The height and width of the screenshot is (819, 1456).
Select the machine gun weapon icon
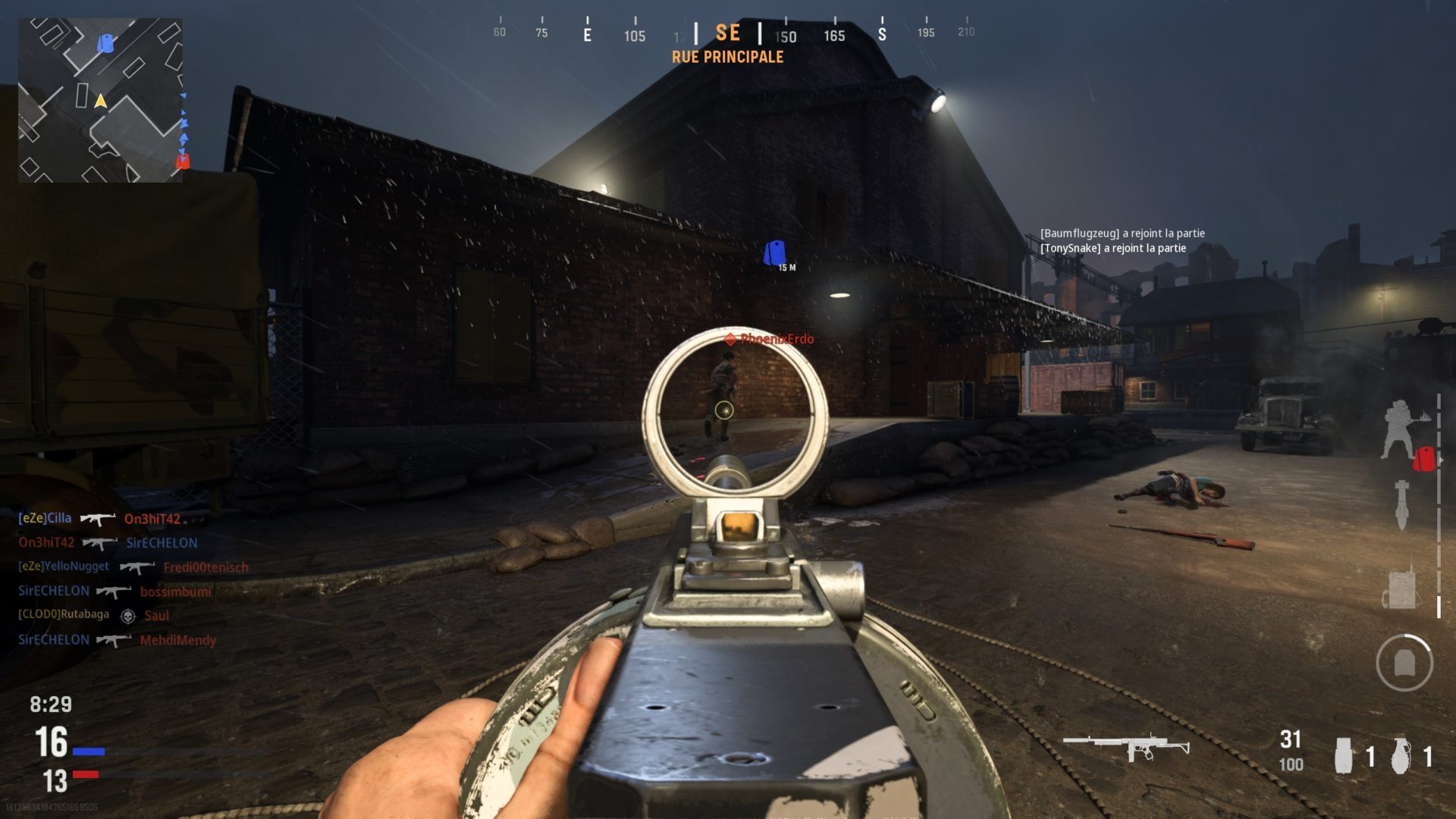point(1126,747)
